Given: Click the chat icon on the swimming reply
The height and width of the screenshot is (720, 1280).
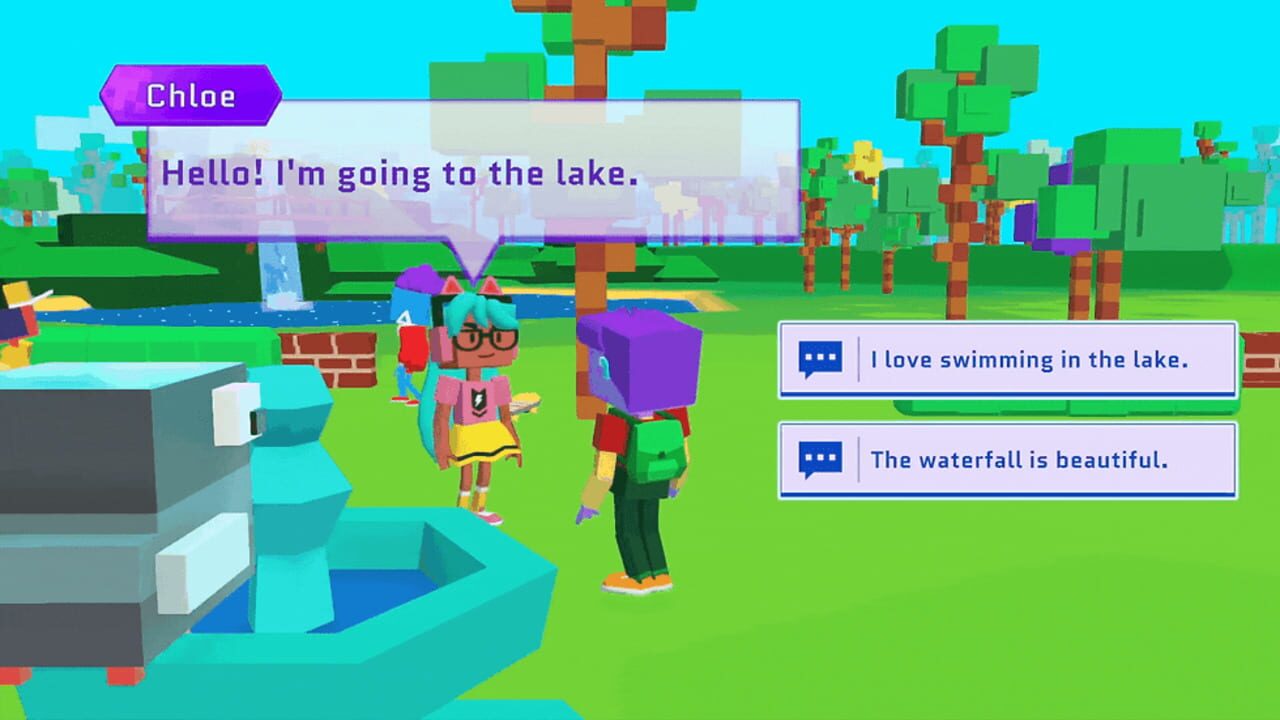Looking at the screenshot, I should click(819, 359).
